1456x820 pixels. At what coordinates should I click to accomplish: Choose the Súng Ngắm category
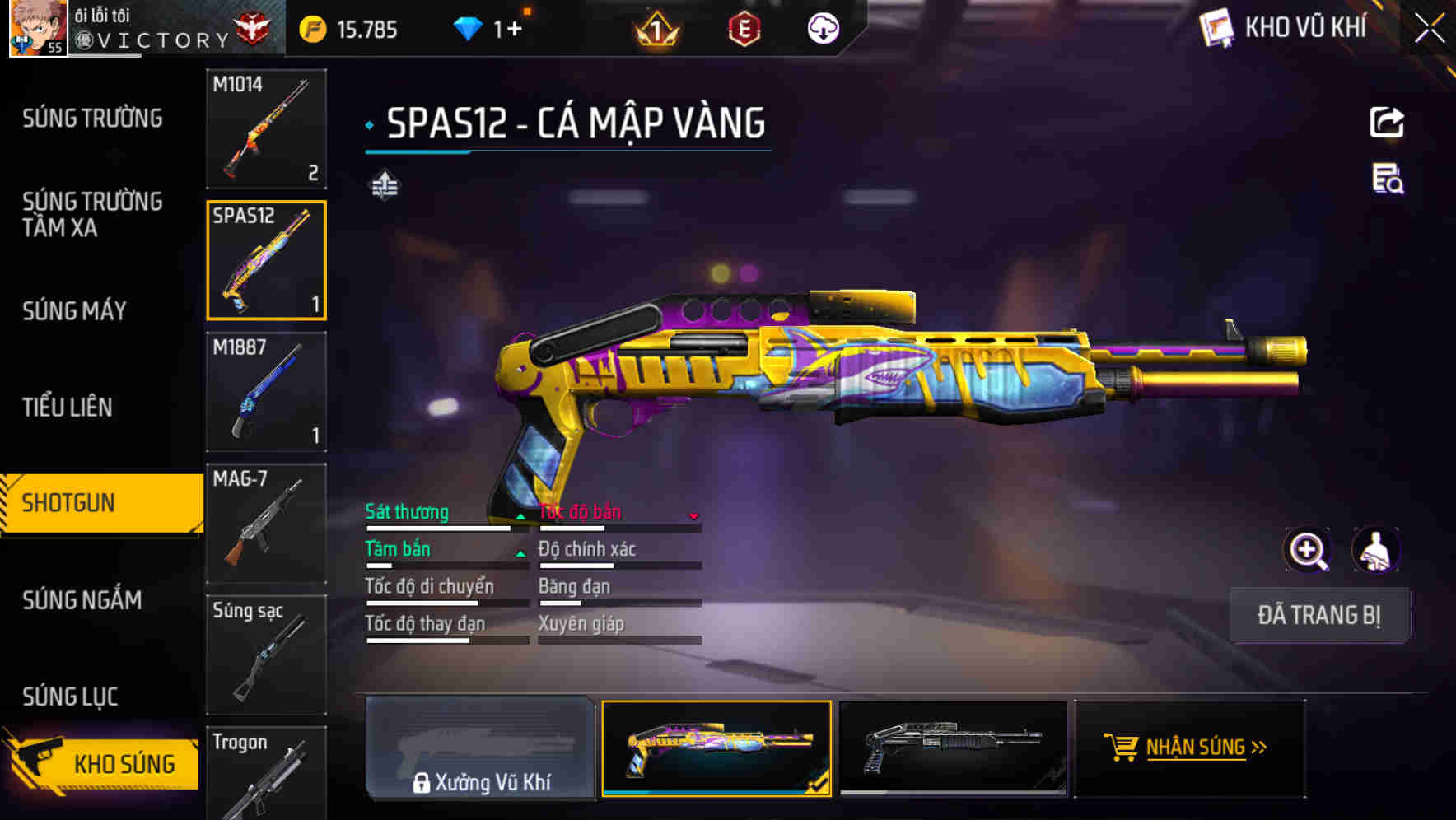[82, 600]
